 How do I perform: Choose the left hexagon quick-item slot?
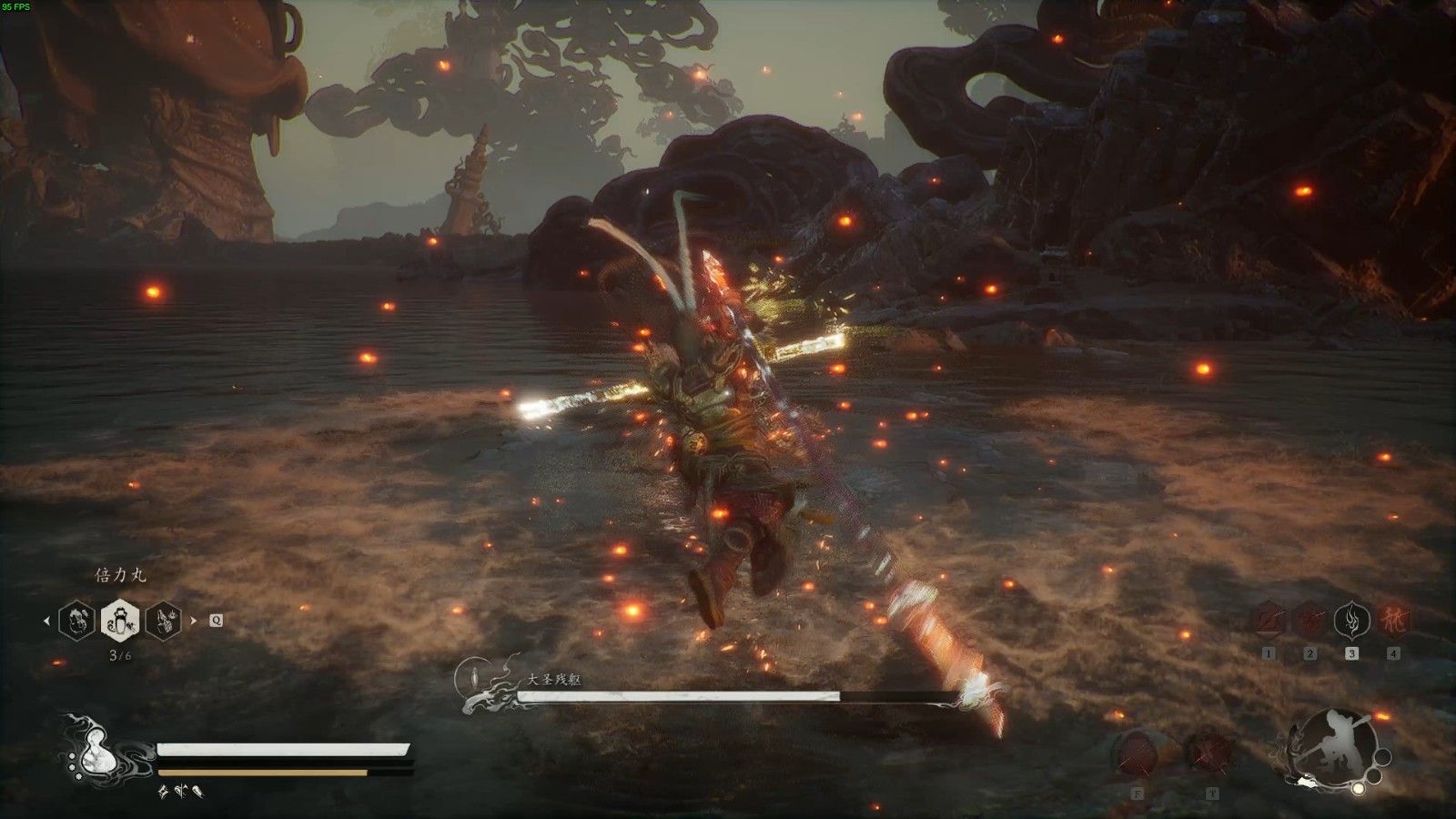[x=76, y=621]
